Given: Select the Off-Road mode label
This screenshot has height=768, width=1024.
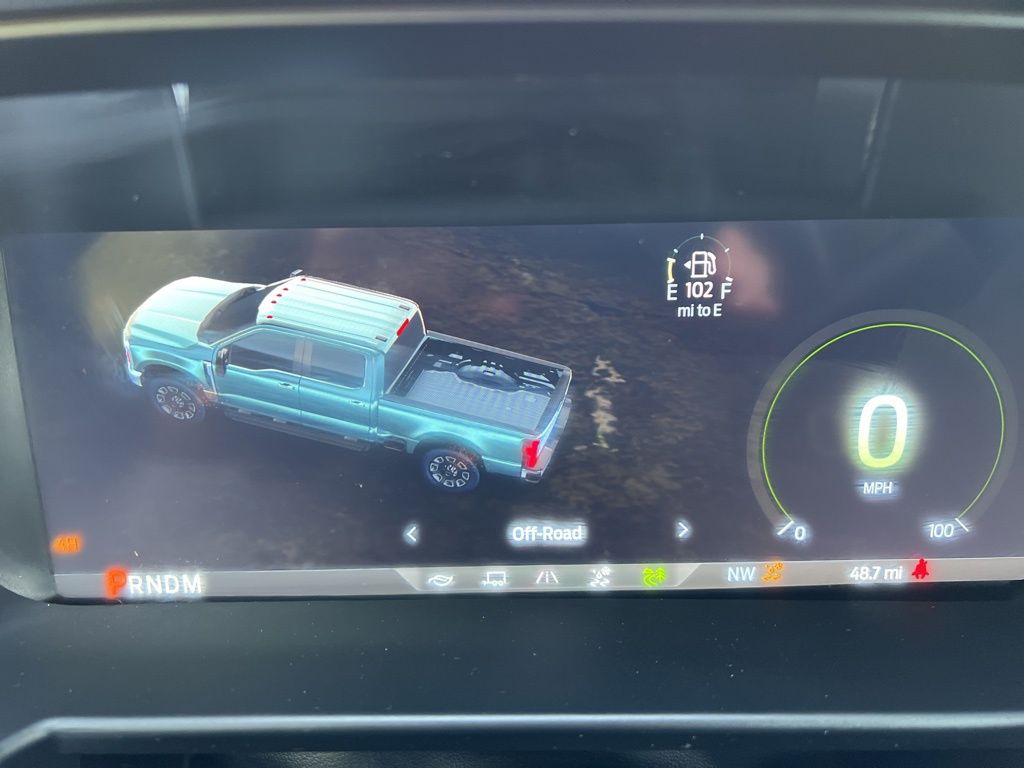Looking at the screenshot, I should coord(547,533).
